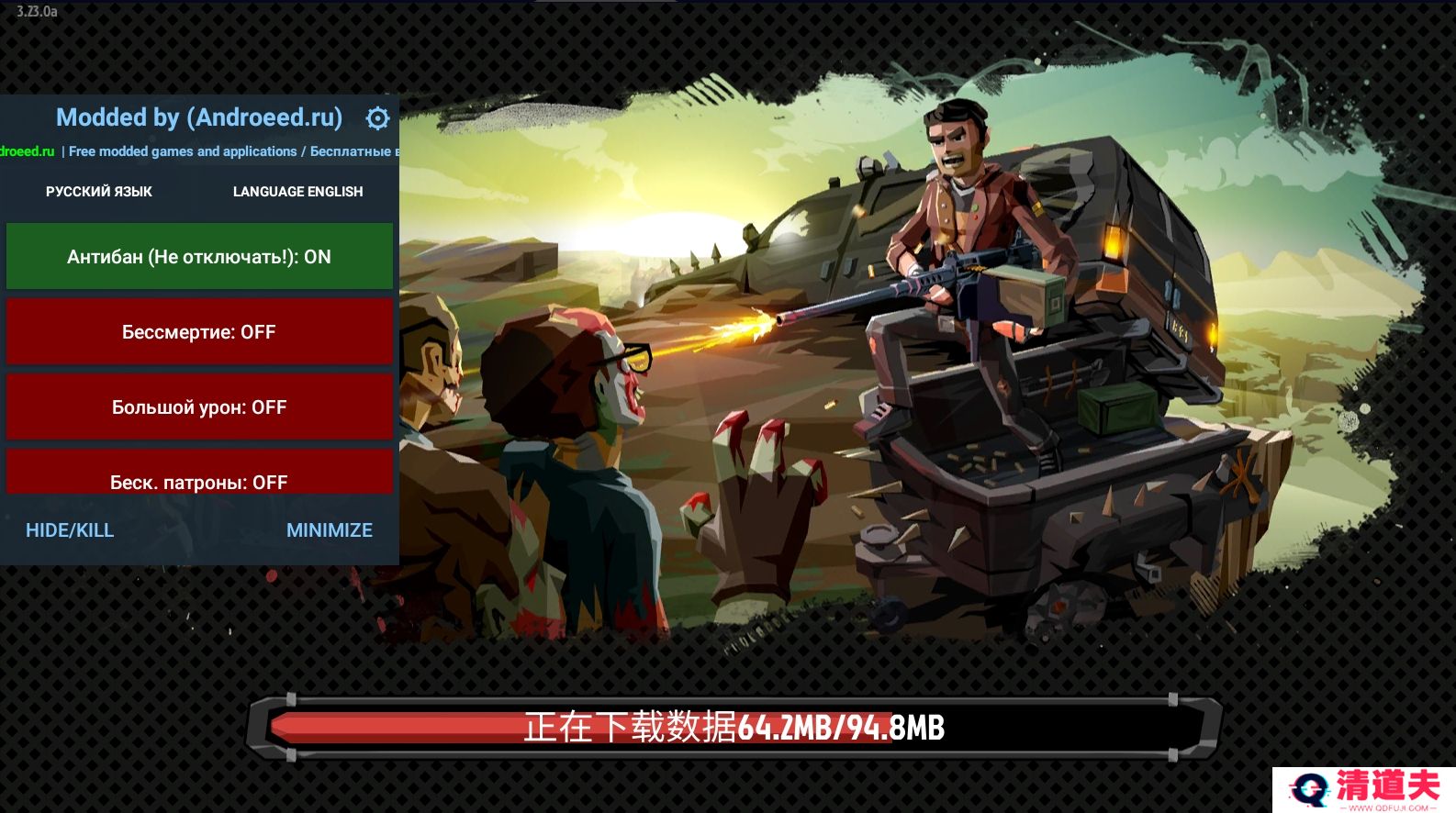
Task: Activate Беск. патроны toggle
Action: [x=199, y=475]
